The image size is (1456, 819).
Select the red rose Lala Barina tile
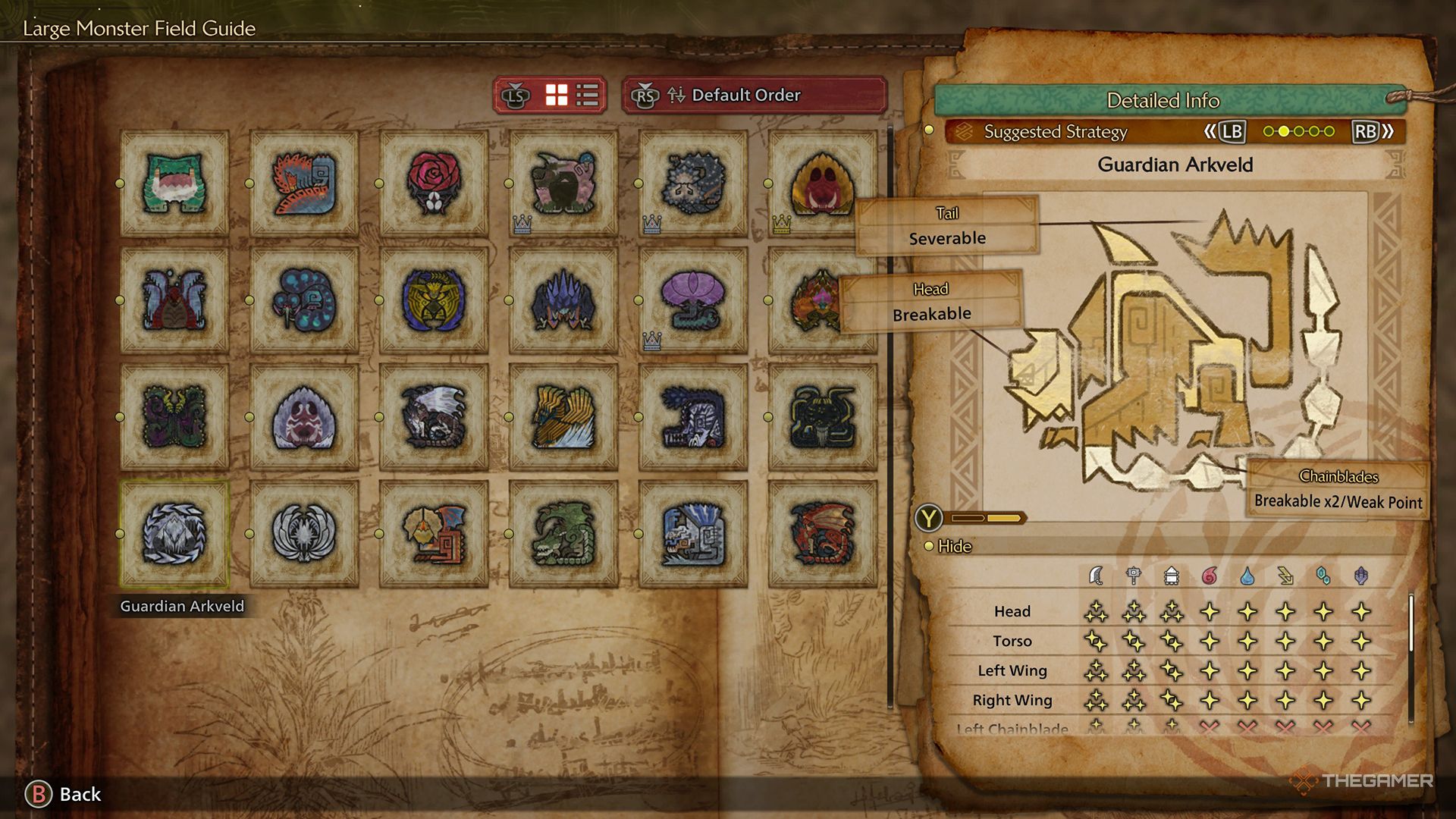tap(434, 184)
